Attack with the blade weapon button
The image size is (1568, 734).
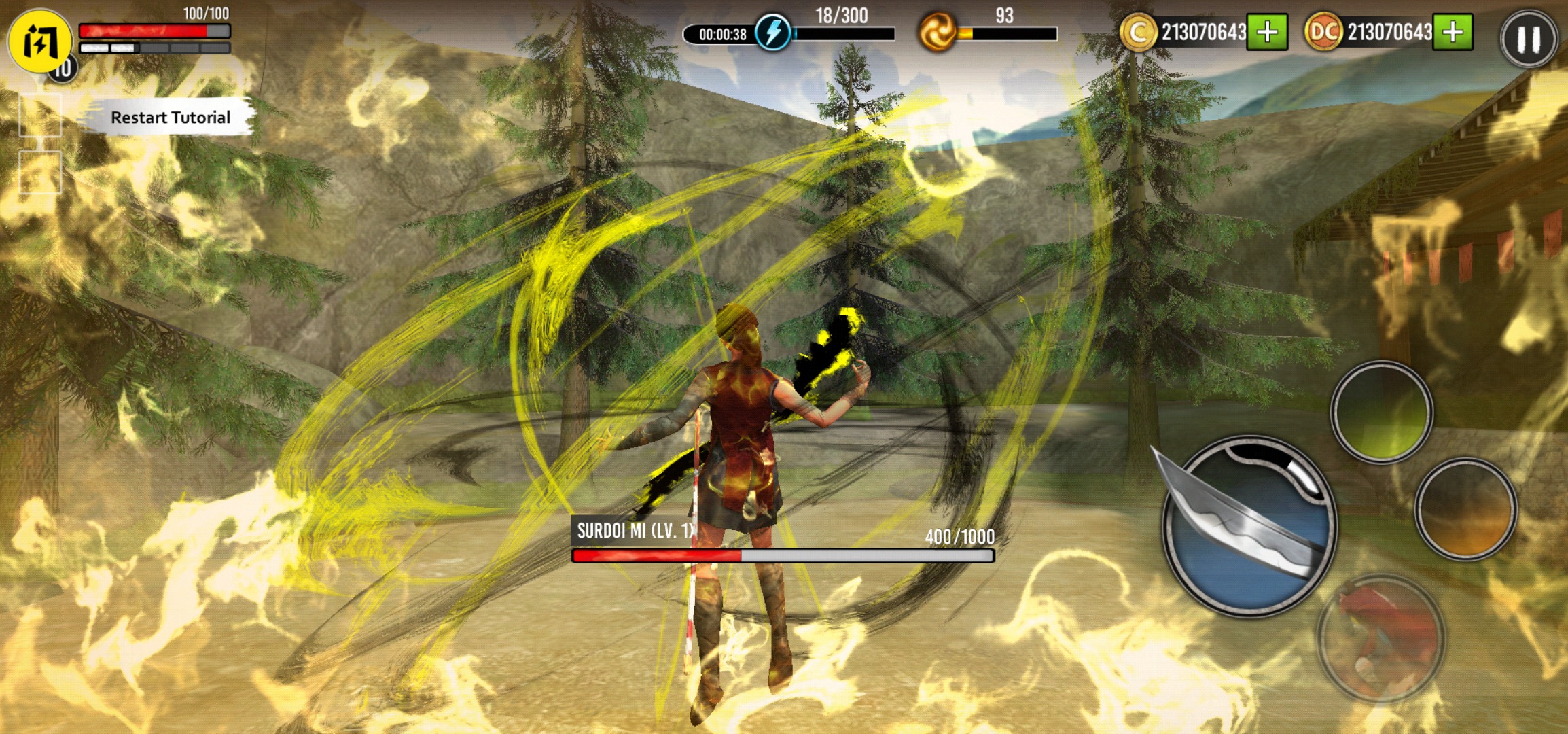pyautogui.click(x=1249, y=525)
